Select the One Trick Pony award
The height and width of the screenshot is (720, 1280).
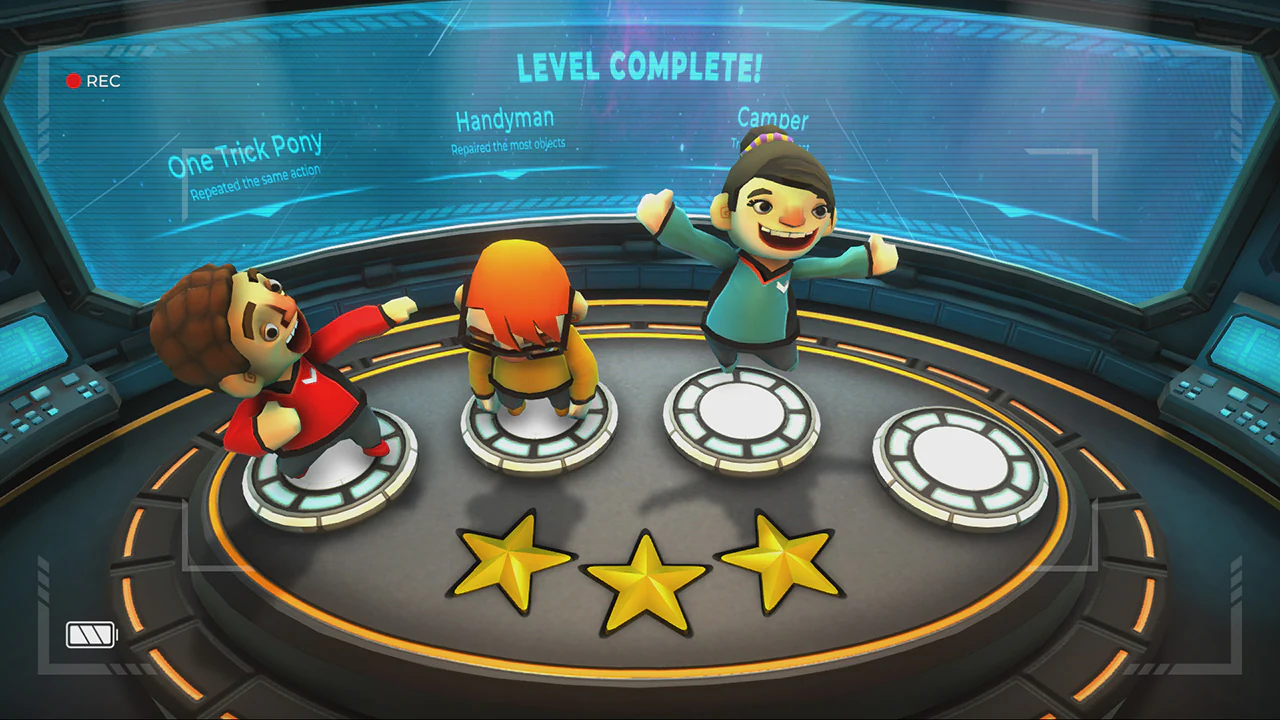point(245,152)
